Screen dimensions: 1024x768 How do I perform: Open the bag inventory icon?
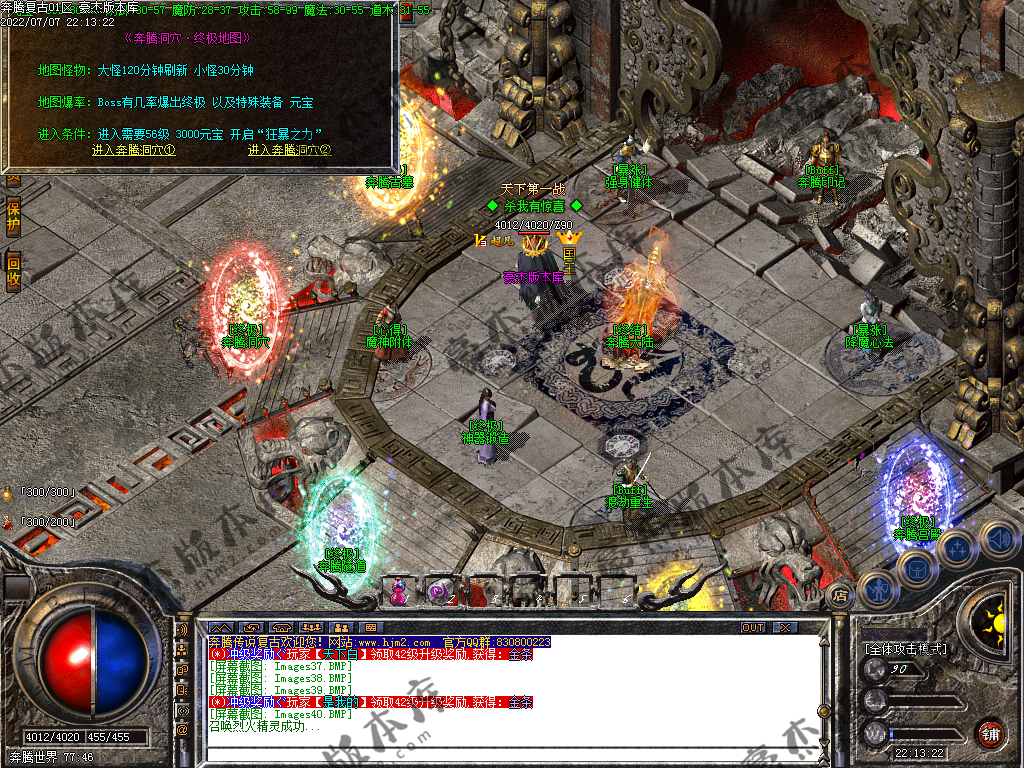[916, 568]
